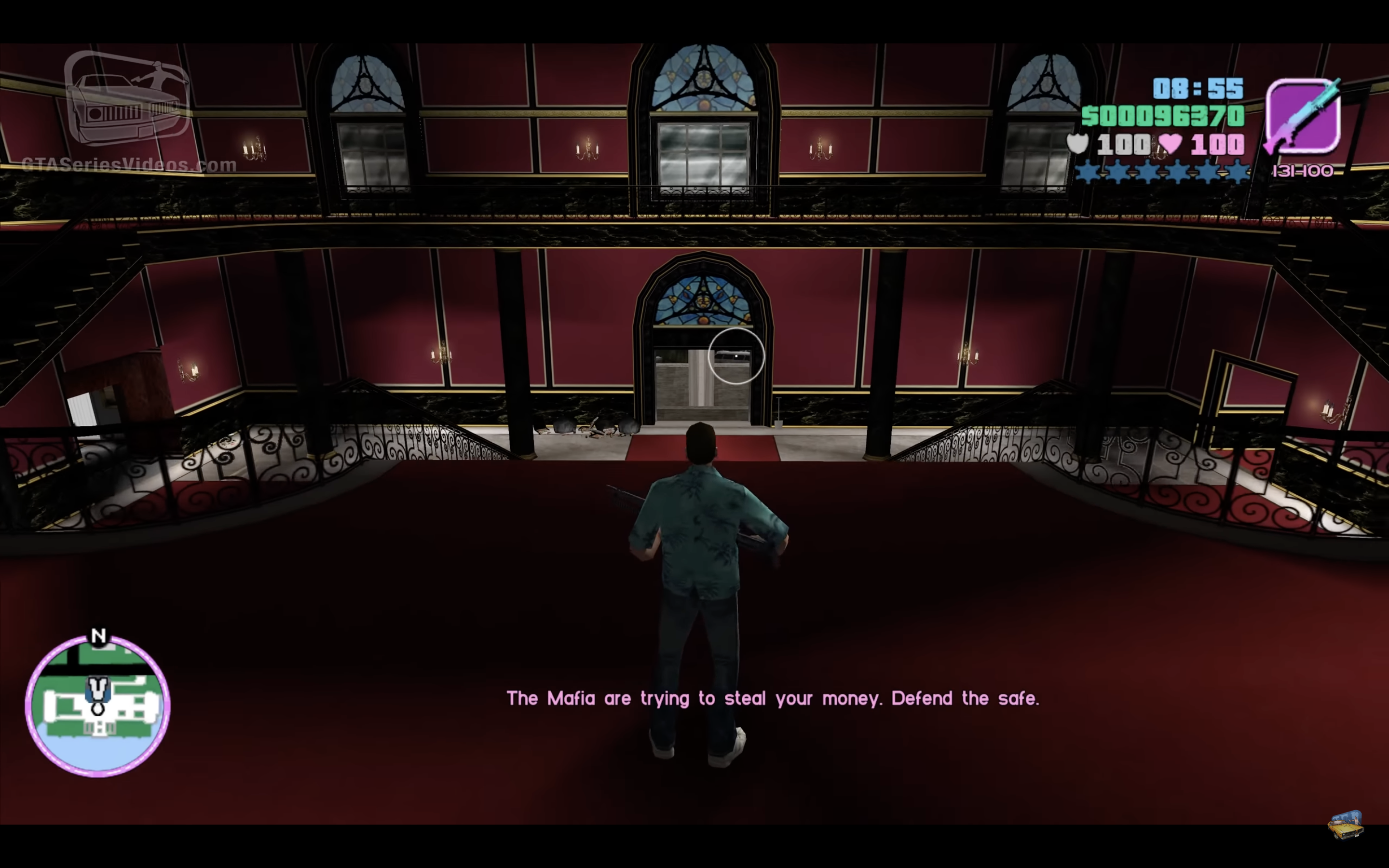Open the circular radar minimap
Viewport: 1389px width, 868px height.
[x=97, y=705]
